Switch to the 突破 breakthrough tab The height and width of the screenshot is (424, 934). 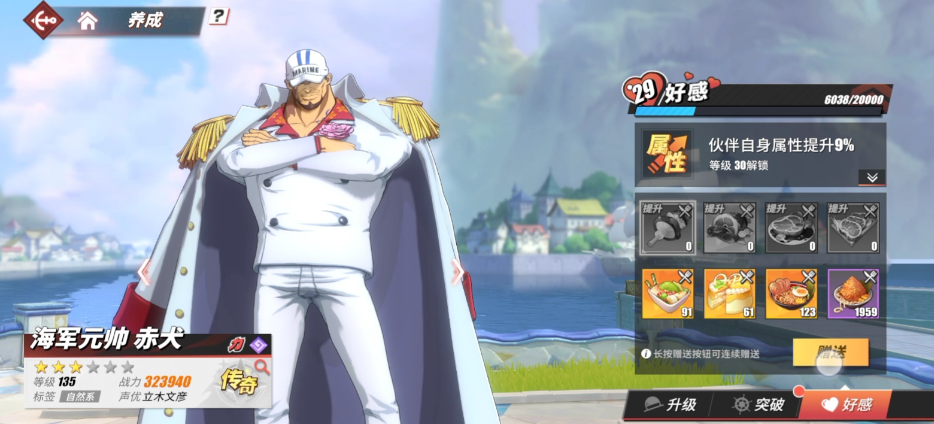coord(758,405)
